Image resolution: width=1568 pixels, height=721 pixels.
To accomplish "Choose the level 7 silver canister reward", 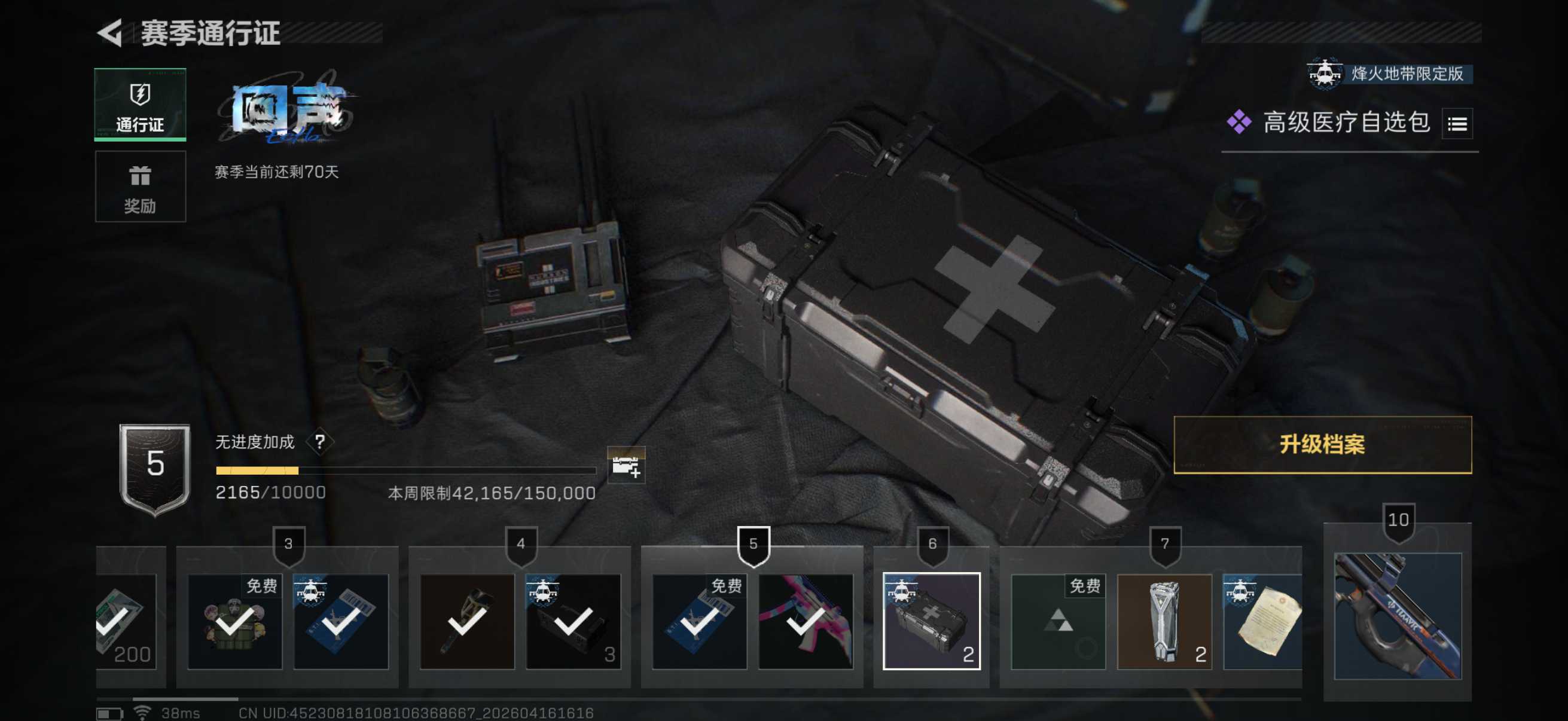I will click(x=1164, y=621).
